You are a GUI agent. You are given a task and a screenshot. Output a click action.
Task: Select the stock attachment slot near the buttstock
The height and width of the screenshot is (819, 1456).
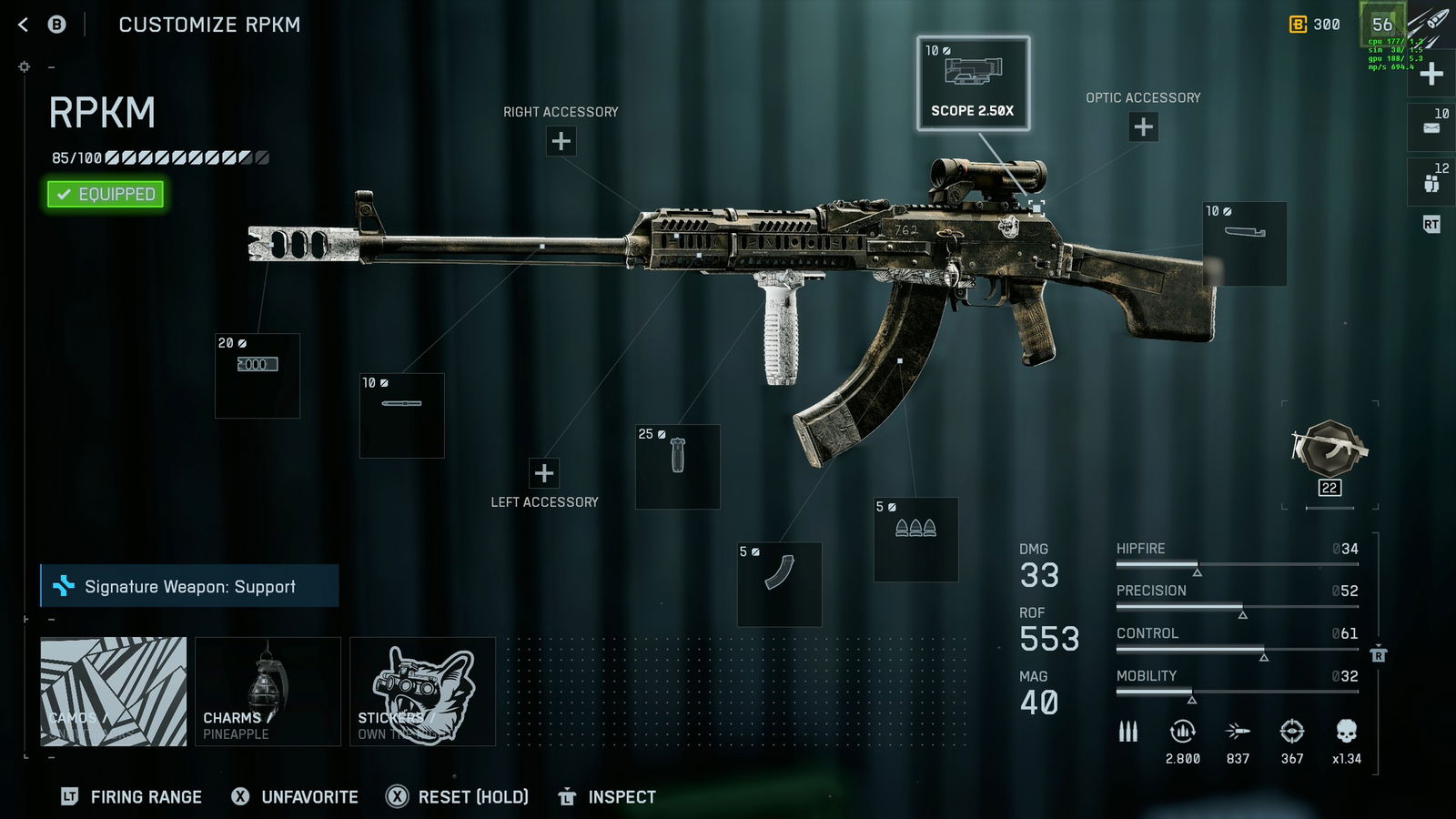pos(1244,243)
